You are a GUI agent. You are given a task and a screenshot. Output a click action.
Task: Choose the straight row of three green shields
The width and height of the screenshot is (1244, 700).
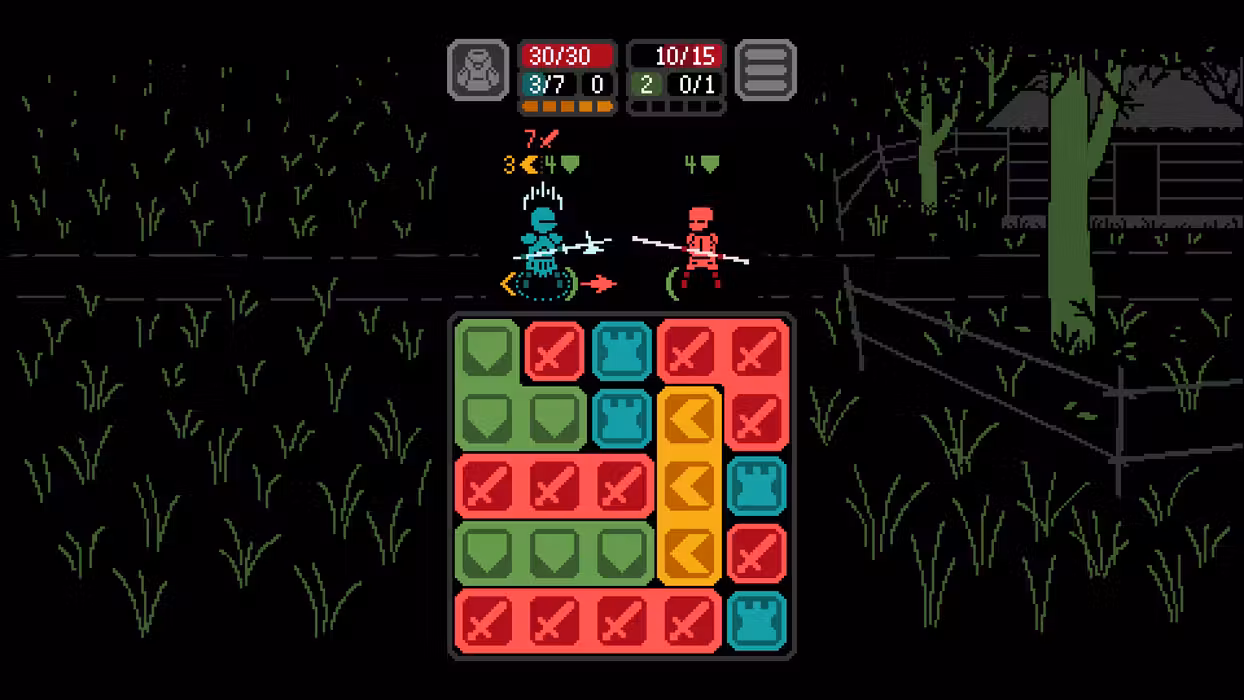[x=554, y=552]
